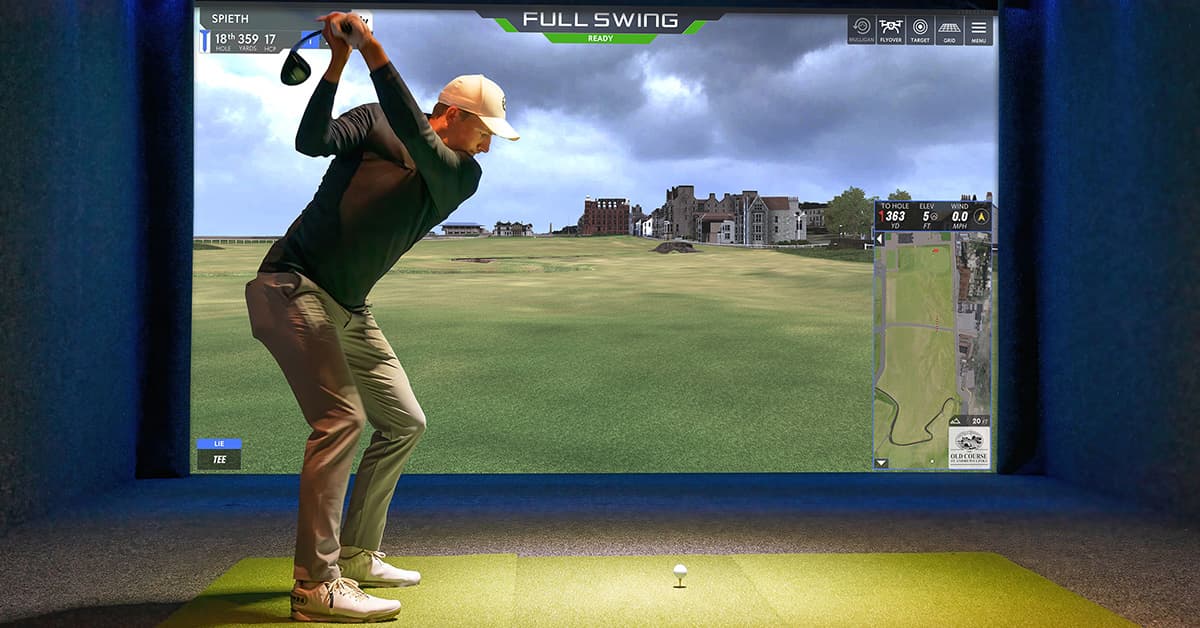Collapse minimap with the left arrow
This screenshot has height=628, width=1200.
[880, 240]
